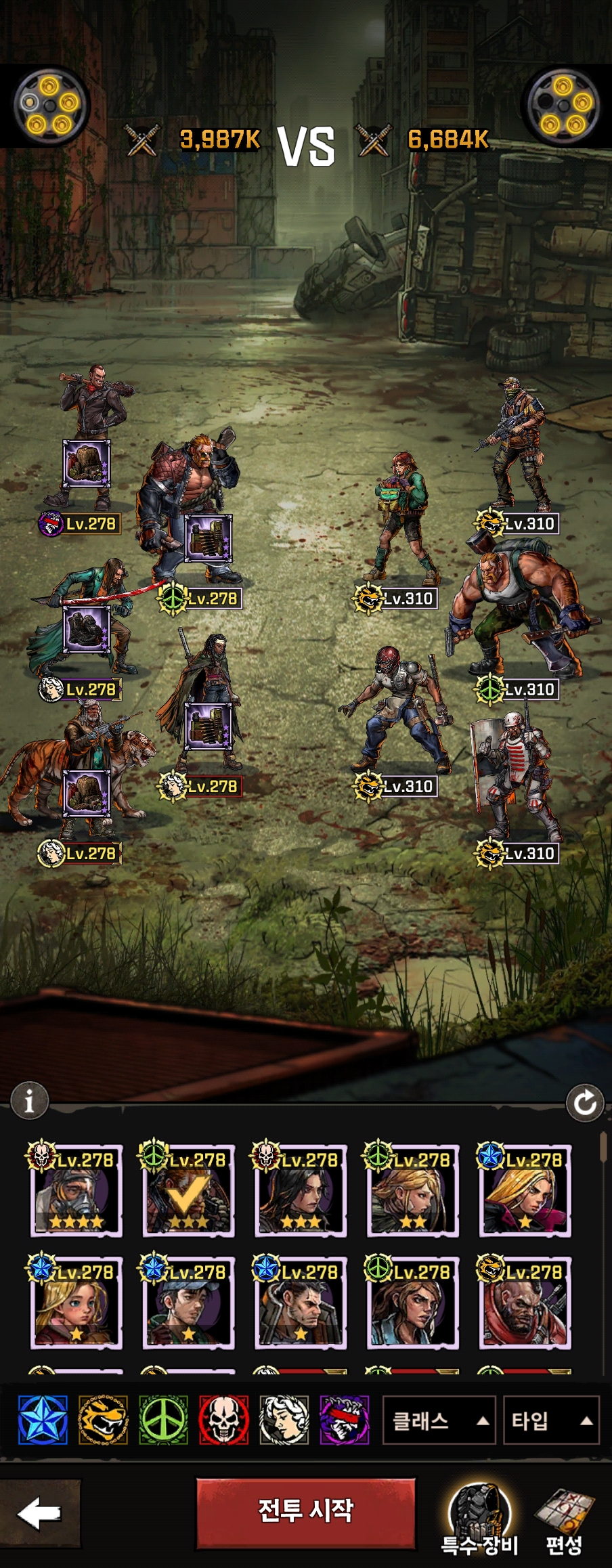Go back using the white arrow button
The width and height of the screenshot is (612, 1568).
point(39,1512)
